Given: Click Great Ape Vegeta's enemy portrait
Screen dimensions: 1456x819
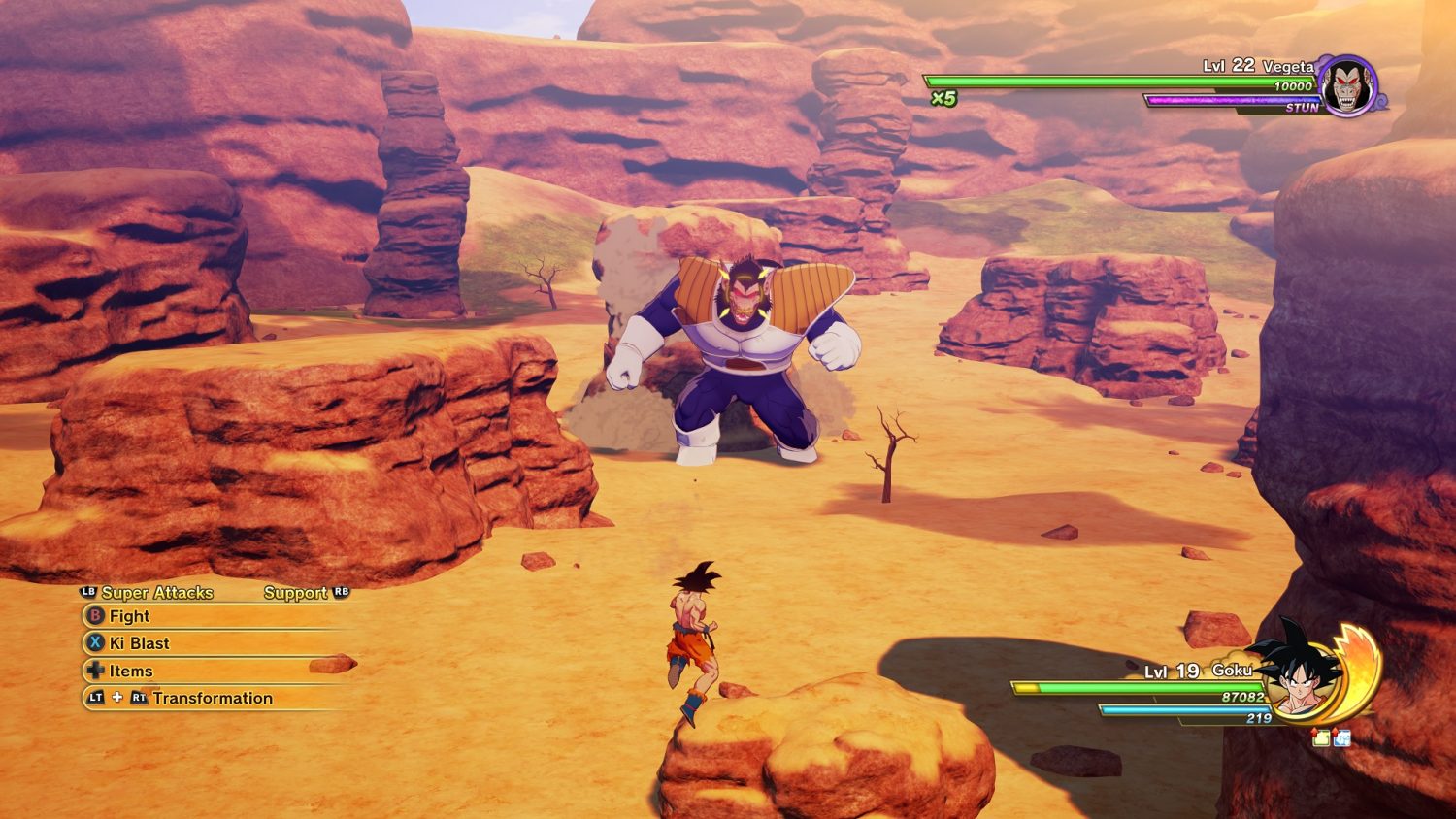Looking at the screenshot, I should (1348, 86).
